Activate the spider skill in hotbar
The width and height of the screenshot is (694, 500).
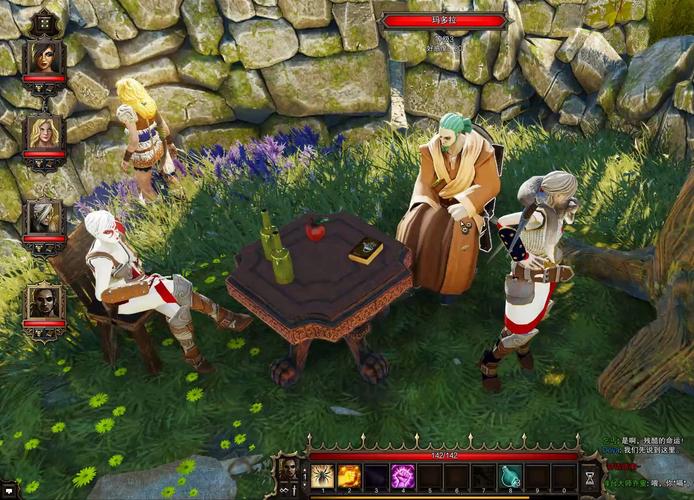click(323, 476)
